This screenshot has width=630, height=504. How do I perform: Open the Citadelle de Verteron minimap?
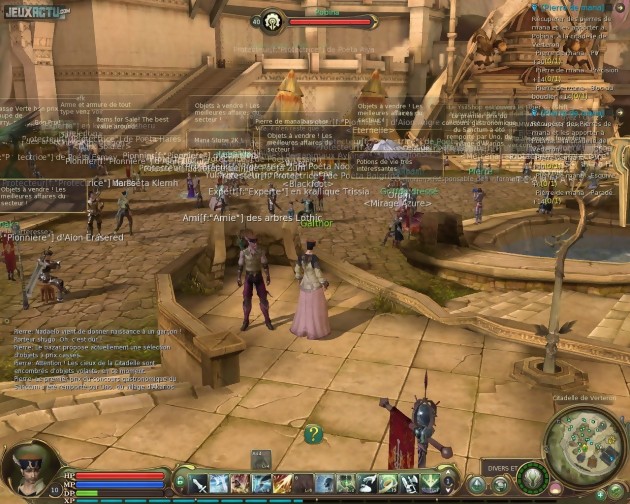(x=583, y=446)
